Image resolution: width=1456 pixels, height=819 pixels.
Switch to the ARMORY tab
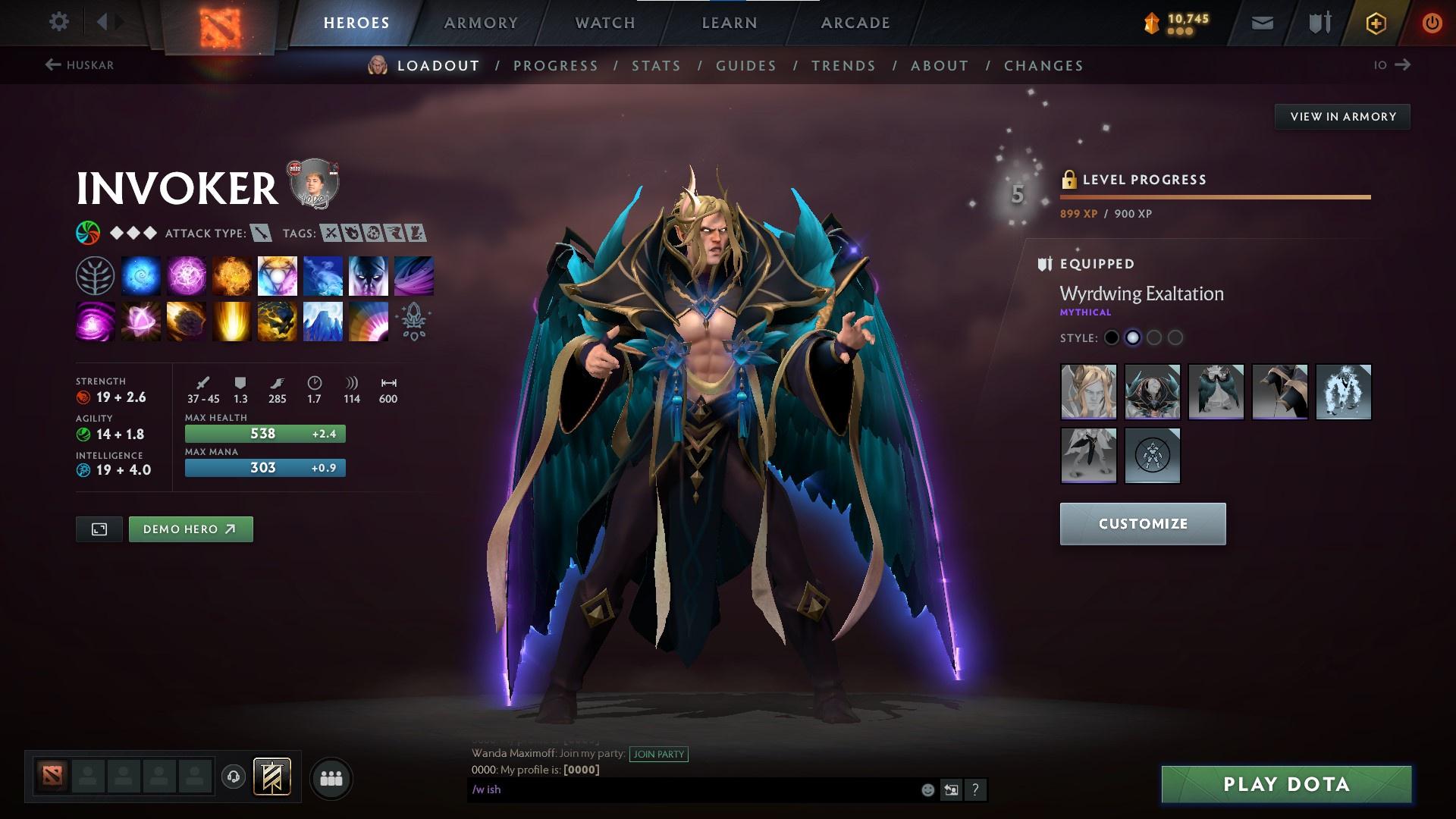[482, 22]
